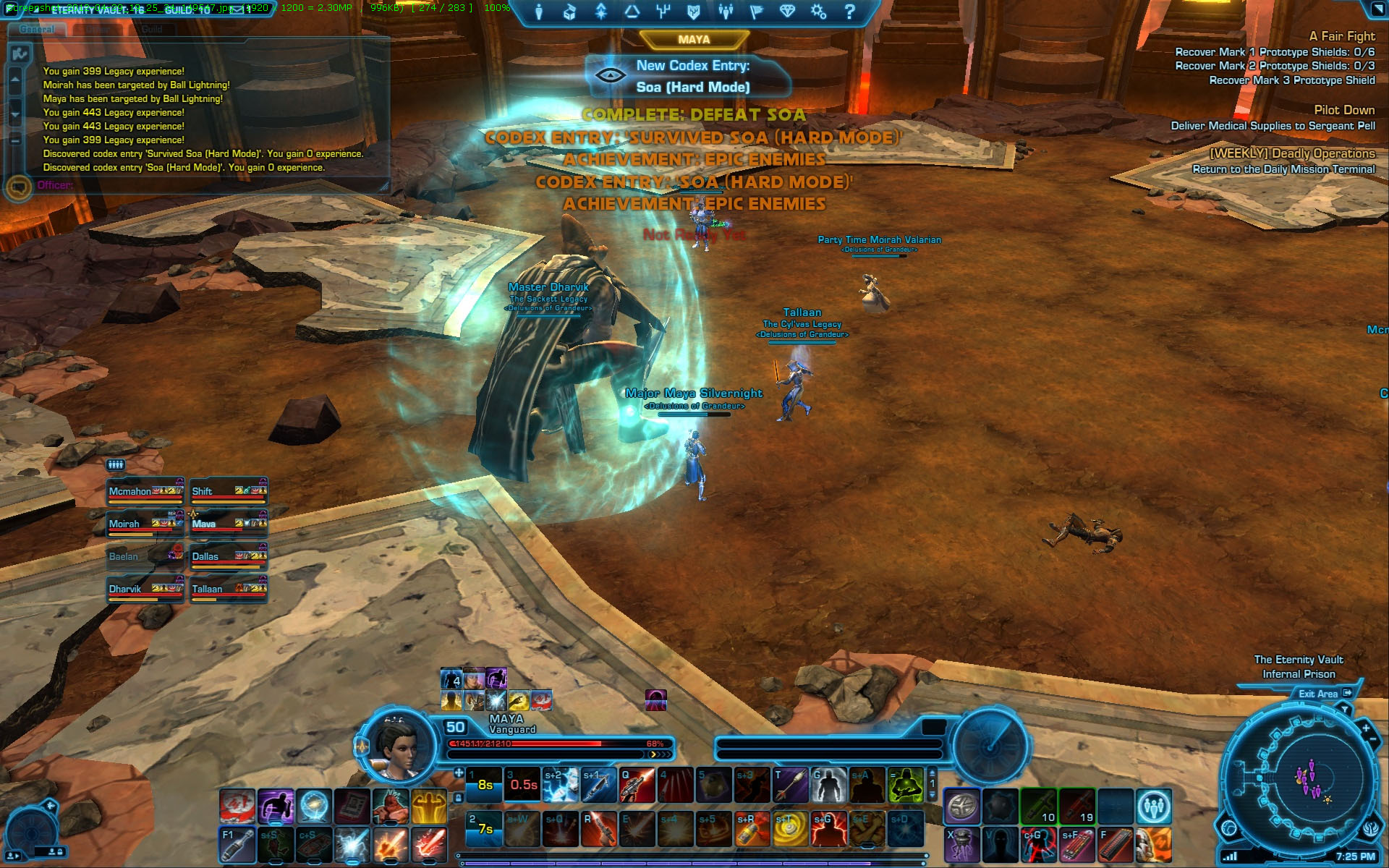Open the inventory box icon
This screenshot has height=868, width=1389.
pos(569,11)
